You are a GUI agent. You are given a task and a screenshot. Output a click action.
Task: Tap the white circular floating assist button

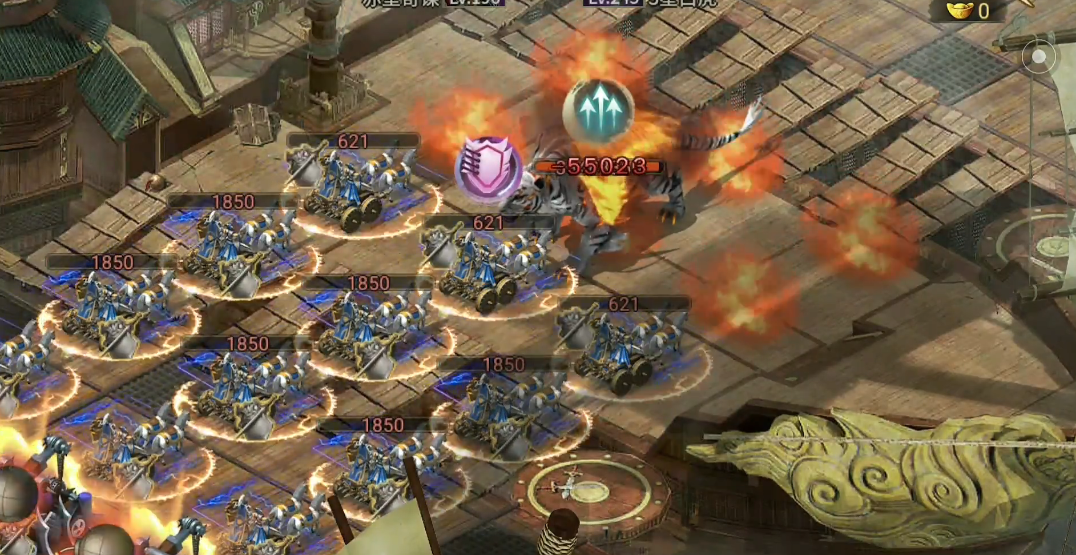(1040, 58)
